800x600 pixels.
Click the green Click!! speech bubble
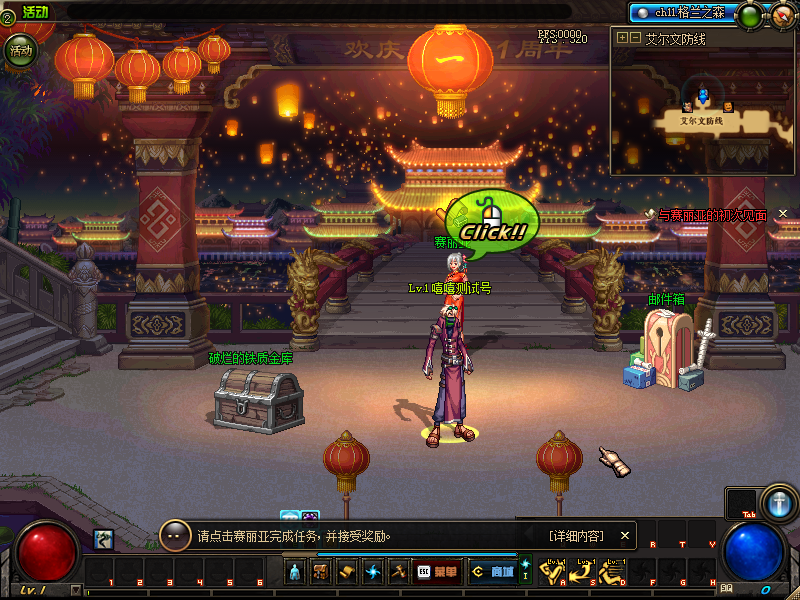pyautogui.click(x=493, y=220)
